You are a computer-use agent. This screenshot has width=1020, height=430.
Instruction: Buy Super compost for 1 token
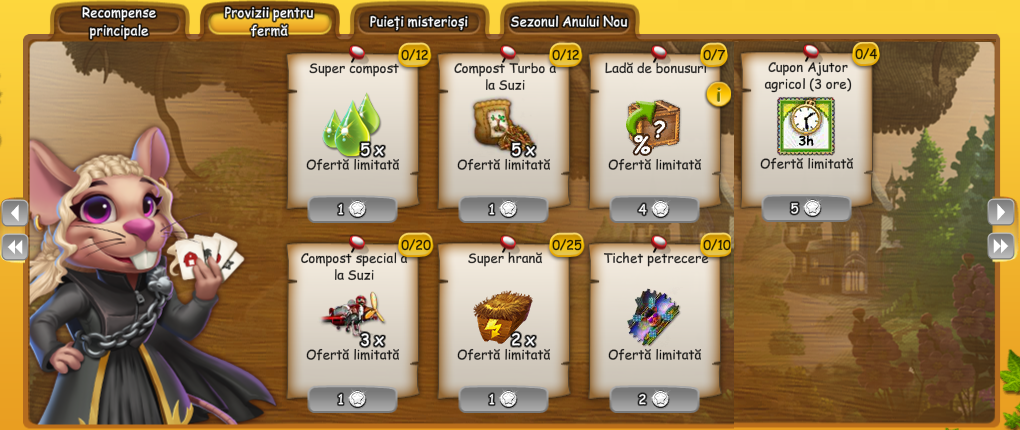coord(352,210)
